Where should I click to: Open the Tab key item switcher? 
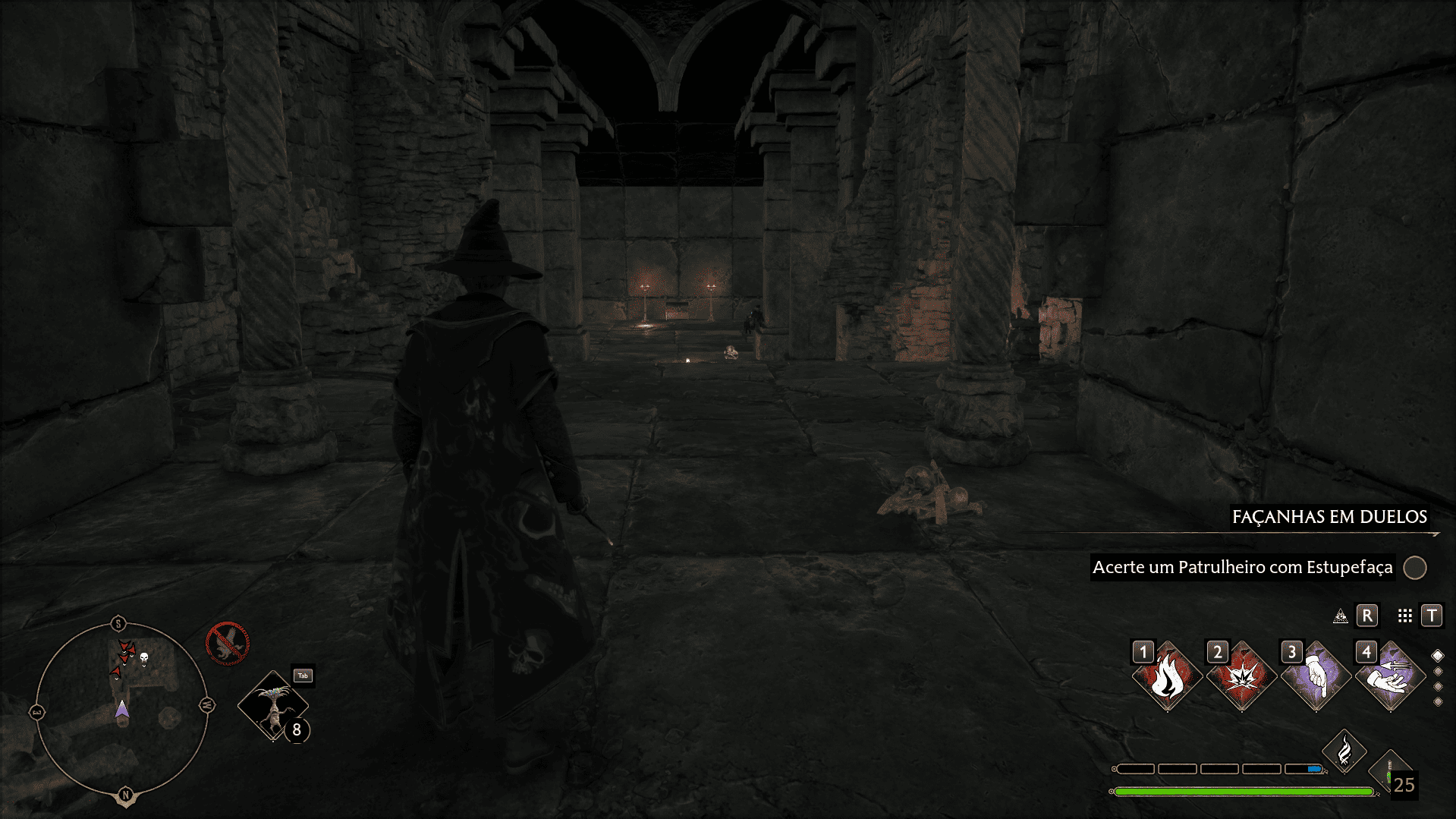pyautogui.click(x=302, y=675)
